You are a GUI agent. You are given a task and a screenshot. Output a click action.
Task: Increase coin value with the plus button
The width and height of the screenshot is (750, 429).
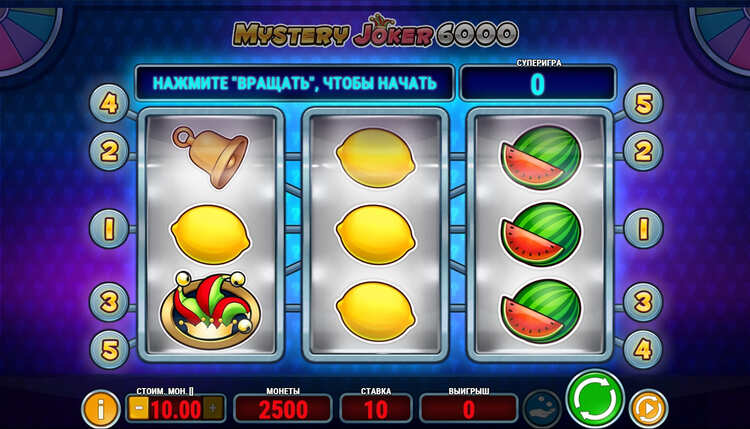click(212, 407)
